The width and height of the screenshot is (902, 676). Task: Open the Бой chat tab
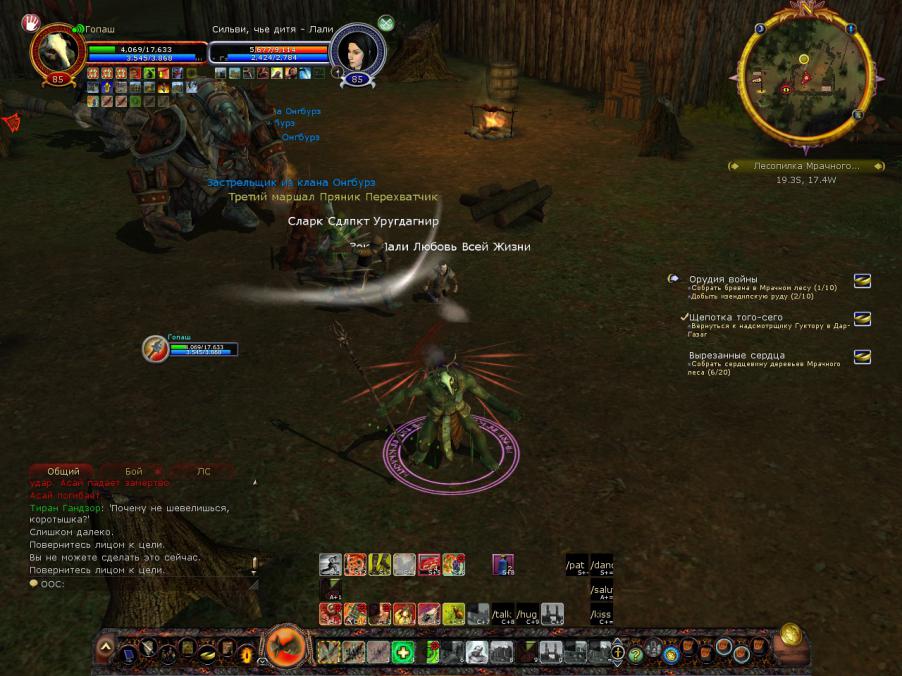tap(134, 471)
